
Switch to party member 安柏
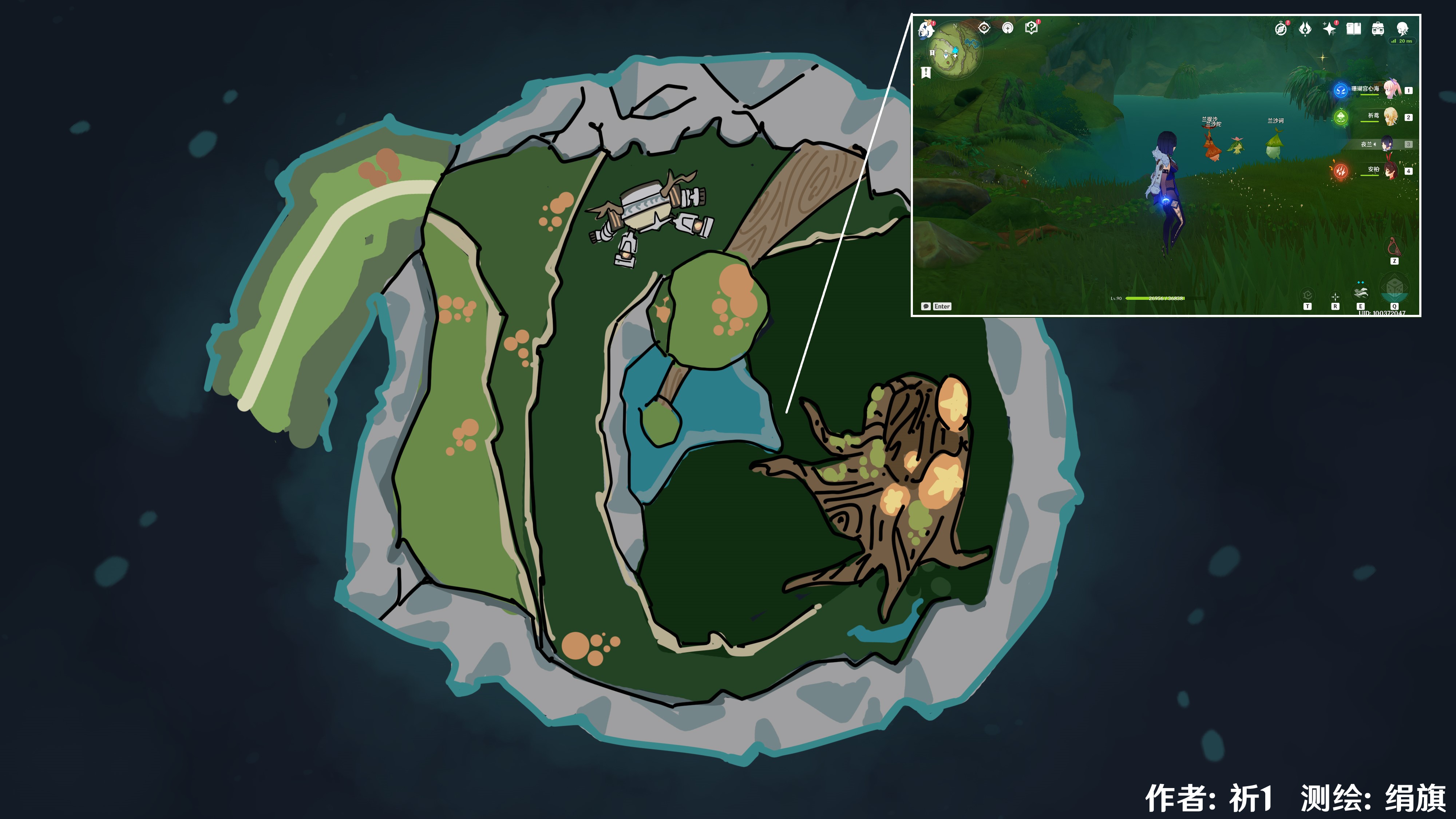pyautogui.click(x=1390, y=171)
